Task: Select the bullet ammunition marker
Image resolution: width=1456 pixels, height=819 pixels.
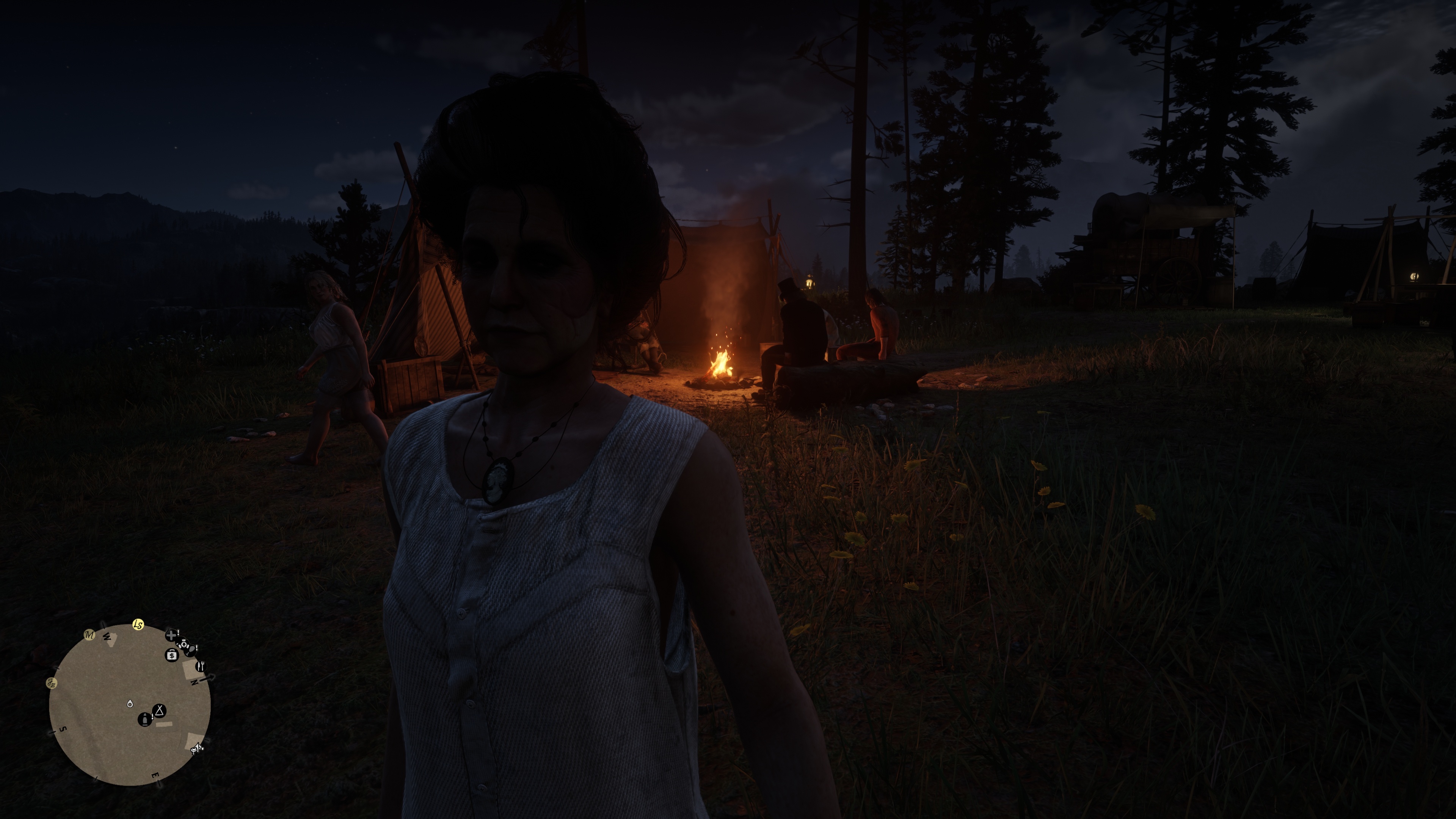Action: click(x=145, y=720)
